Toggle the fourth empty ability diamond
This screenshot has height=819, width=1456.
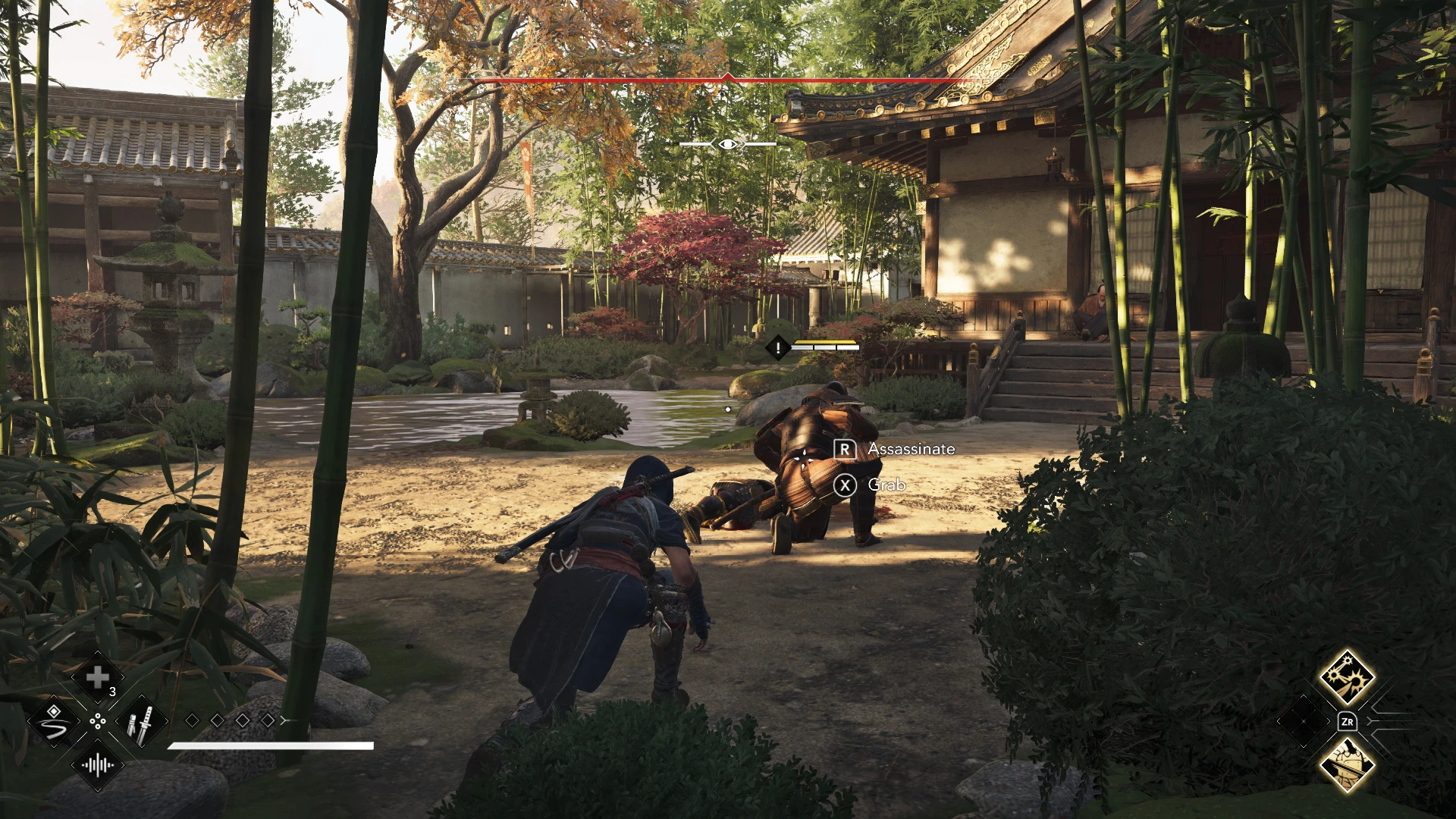266,720
